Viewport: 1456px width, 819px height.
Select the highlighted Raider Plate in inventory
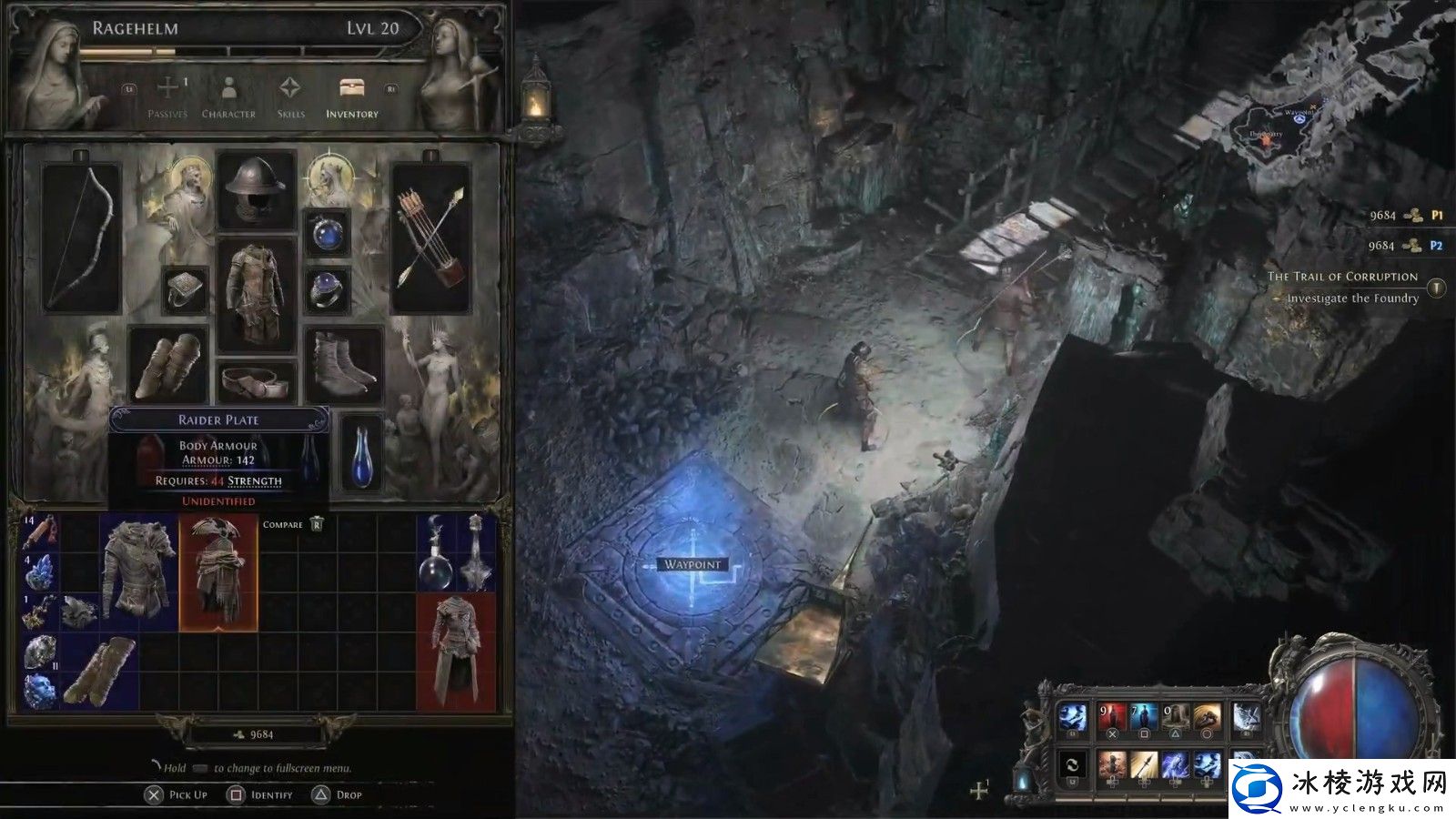click(218, 572)
